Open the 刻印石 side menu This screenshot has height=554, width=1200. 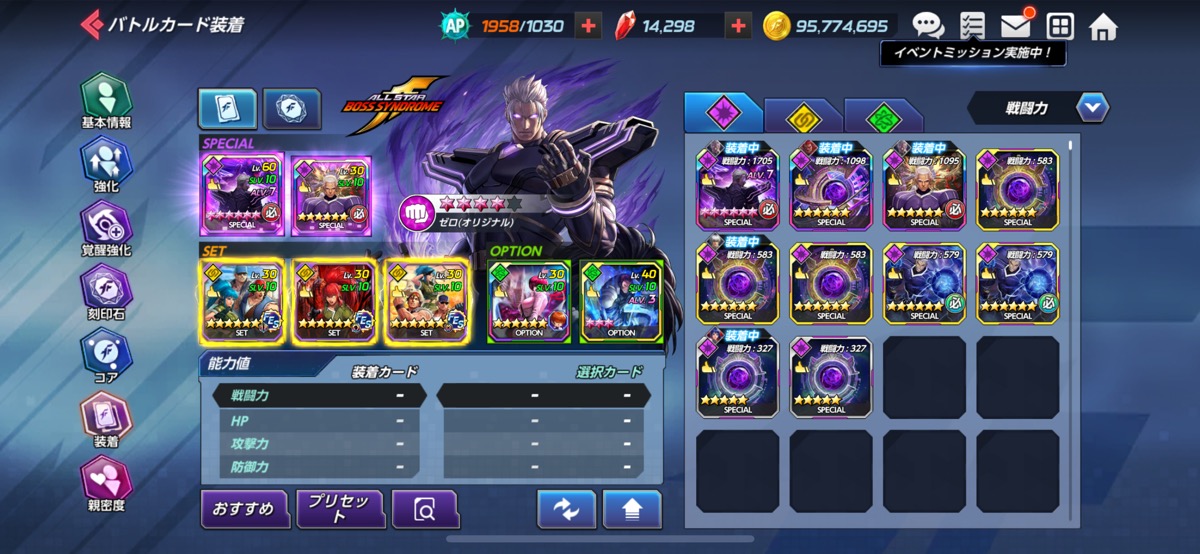pos(106,292)
